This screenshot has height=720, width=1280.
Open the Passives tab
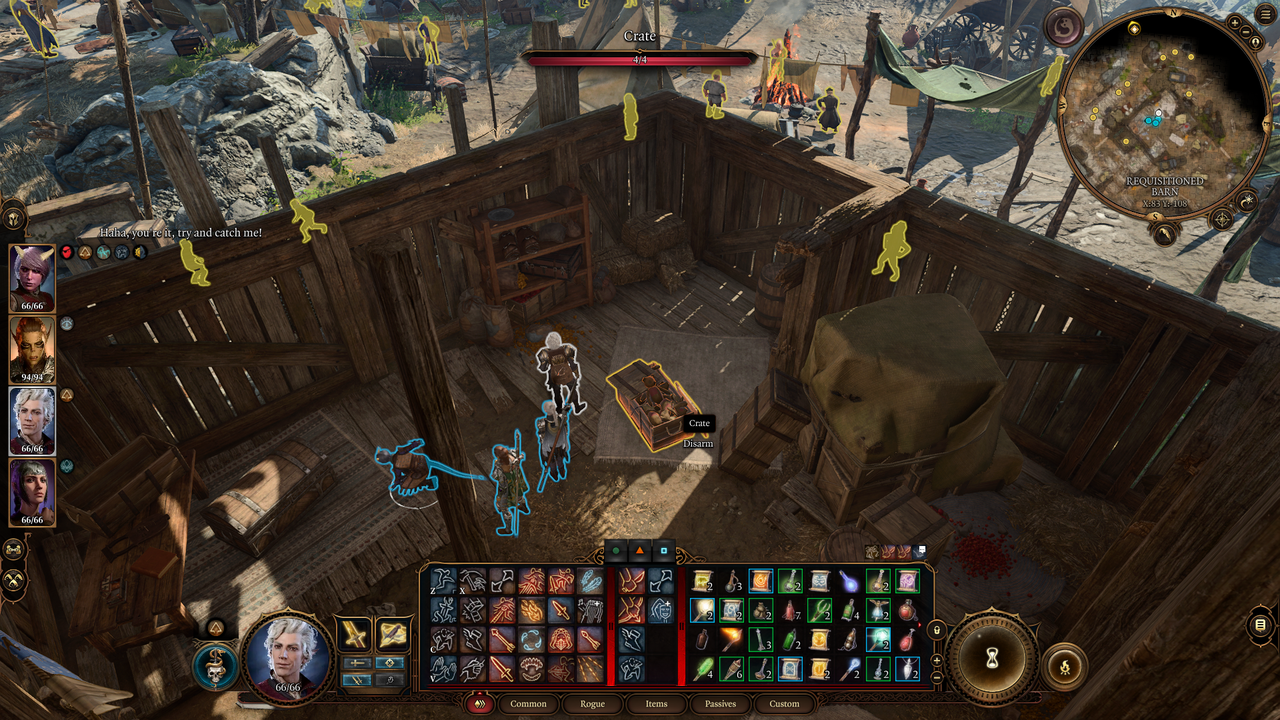coord(720,704)
